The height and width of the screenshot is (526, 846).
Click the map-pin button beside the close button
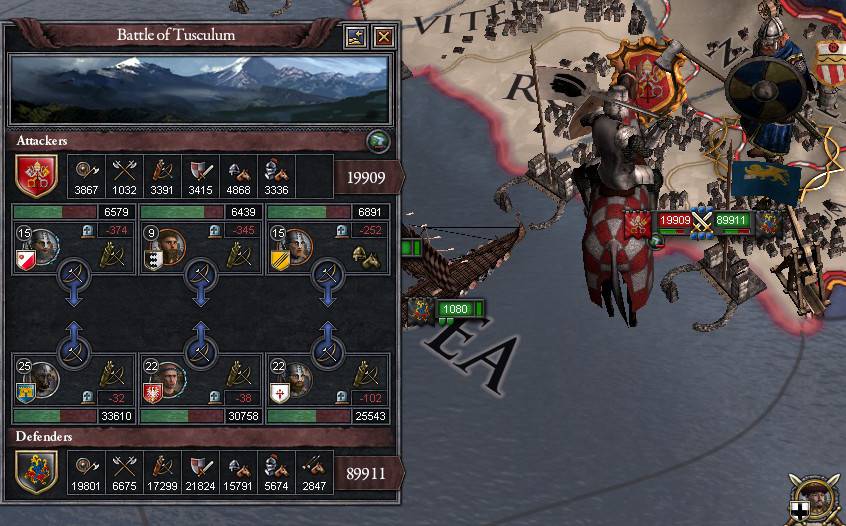point(356,38)
